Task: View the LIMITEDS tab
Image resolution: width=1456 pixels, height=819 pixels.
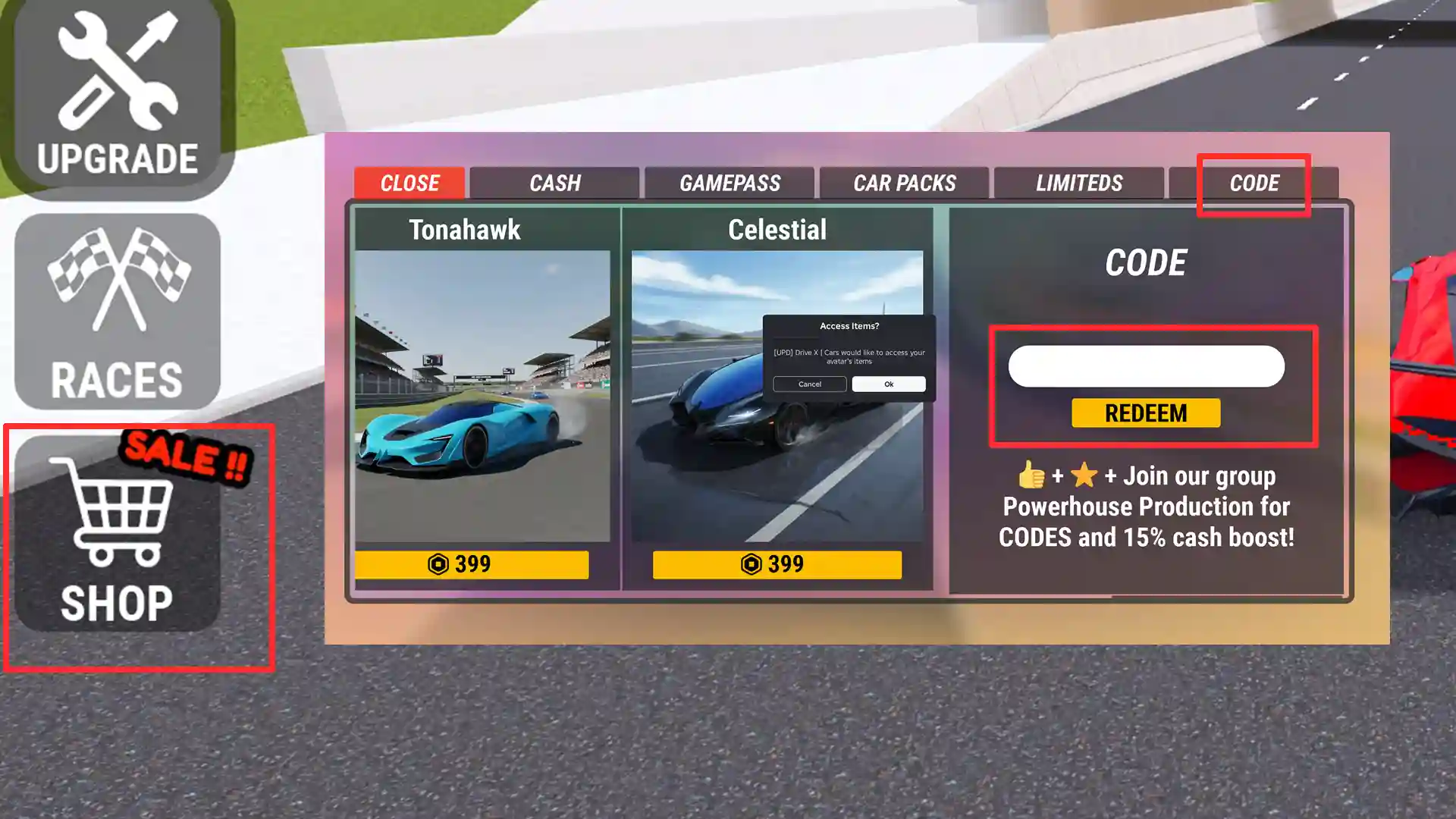Action: coord(1079,183)
